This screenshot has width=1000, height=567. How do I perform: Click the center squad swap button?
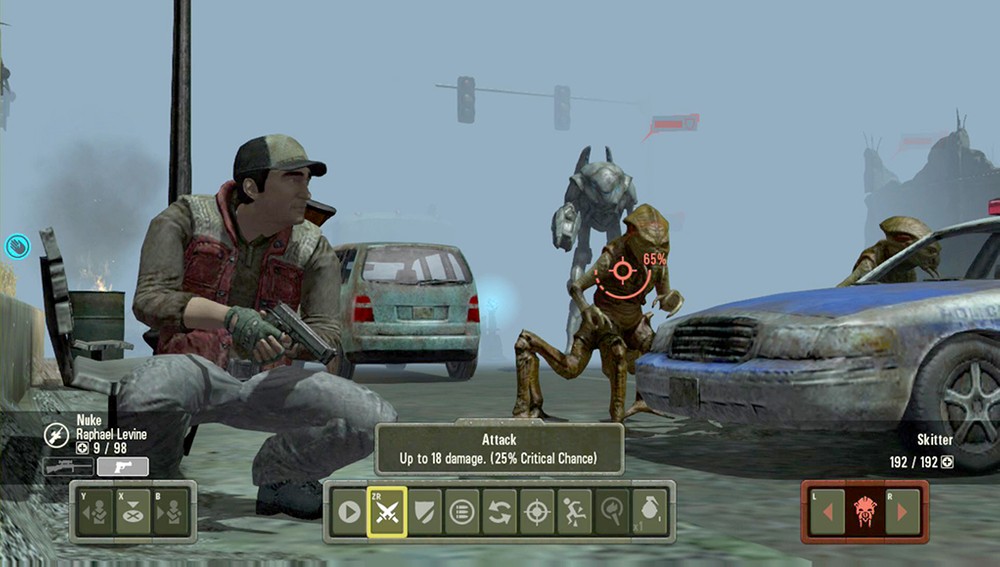pyautogui.click(x=133, y=512)
